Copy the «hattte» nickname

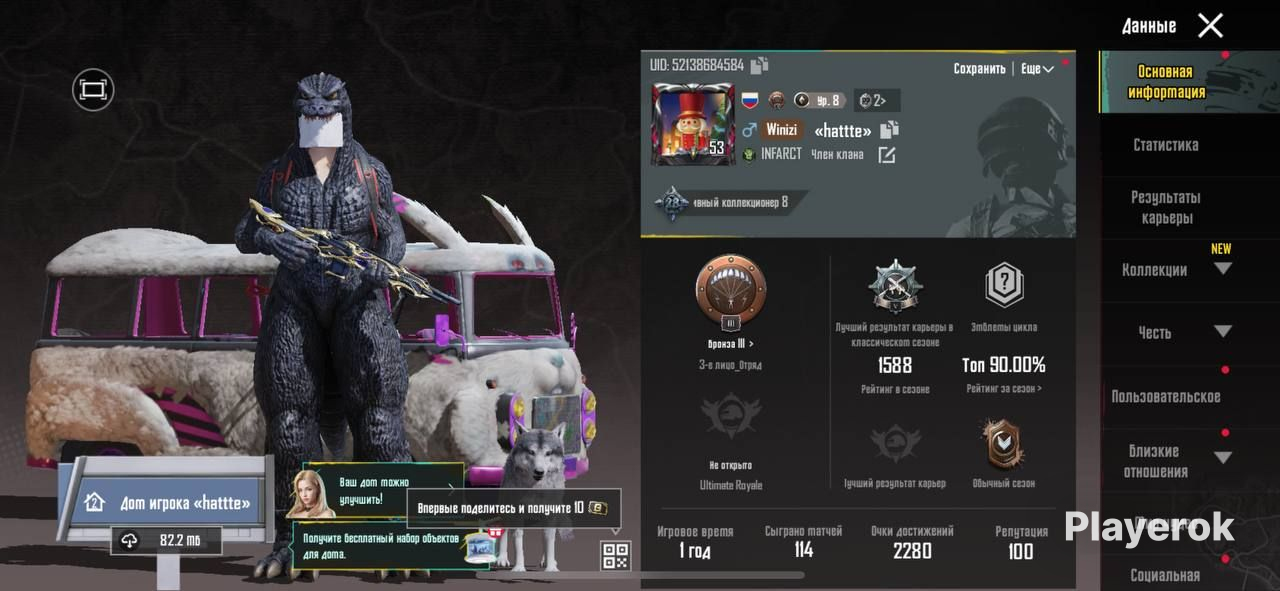pos(890,130)
